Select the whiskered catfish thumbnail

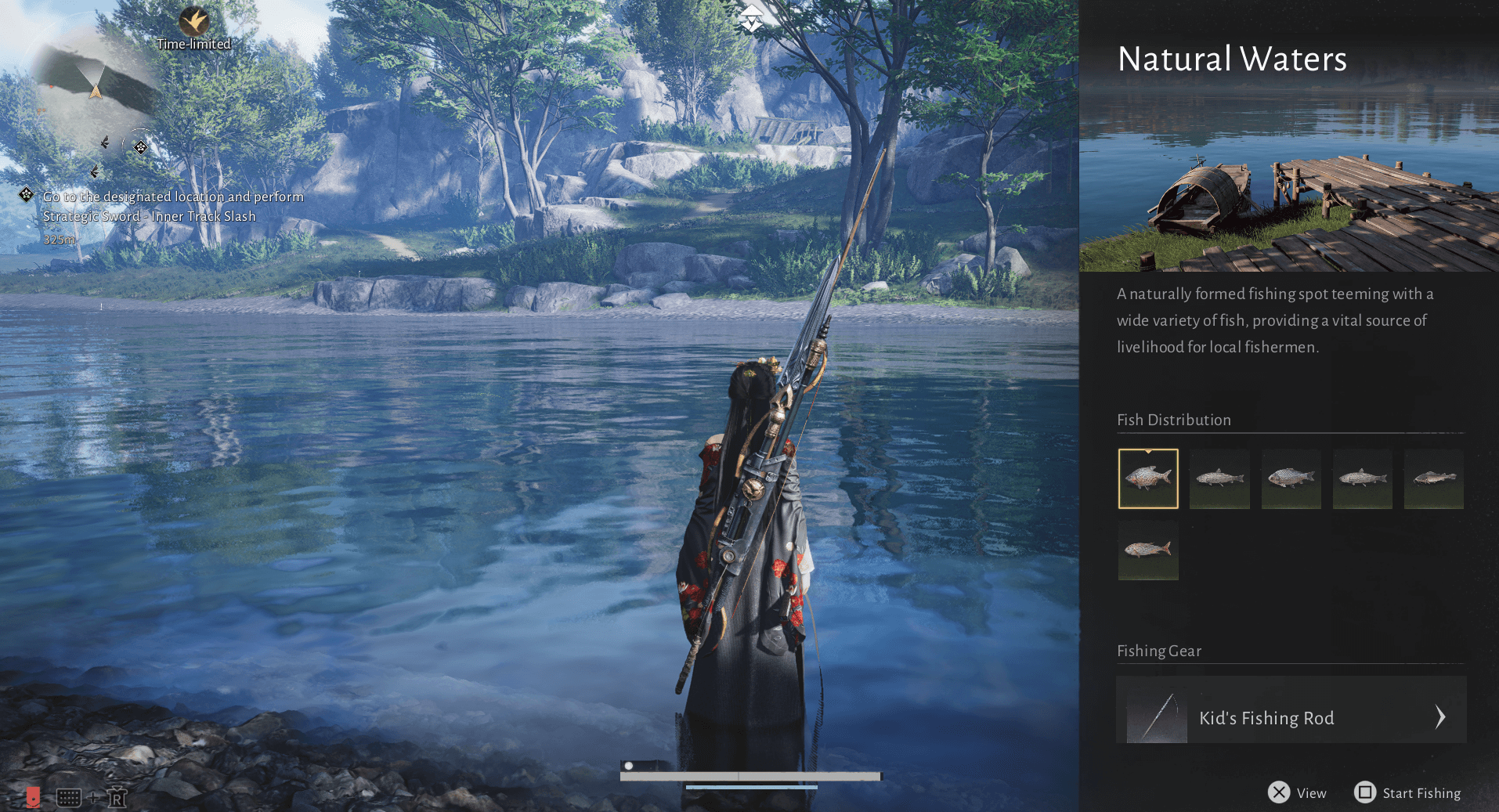pos(1433,478)
